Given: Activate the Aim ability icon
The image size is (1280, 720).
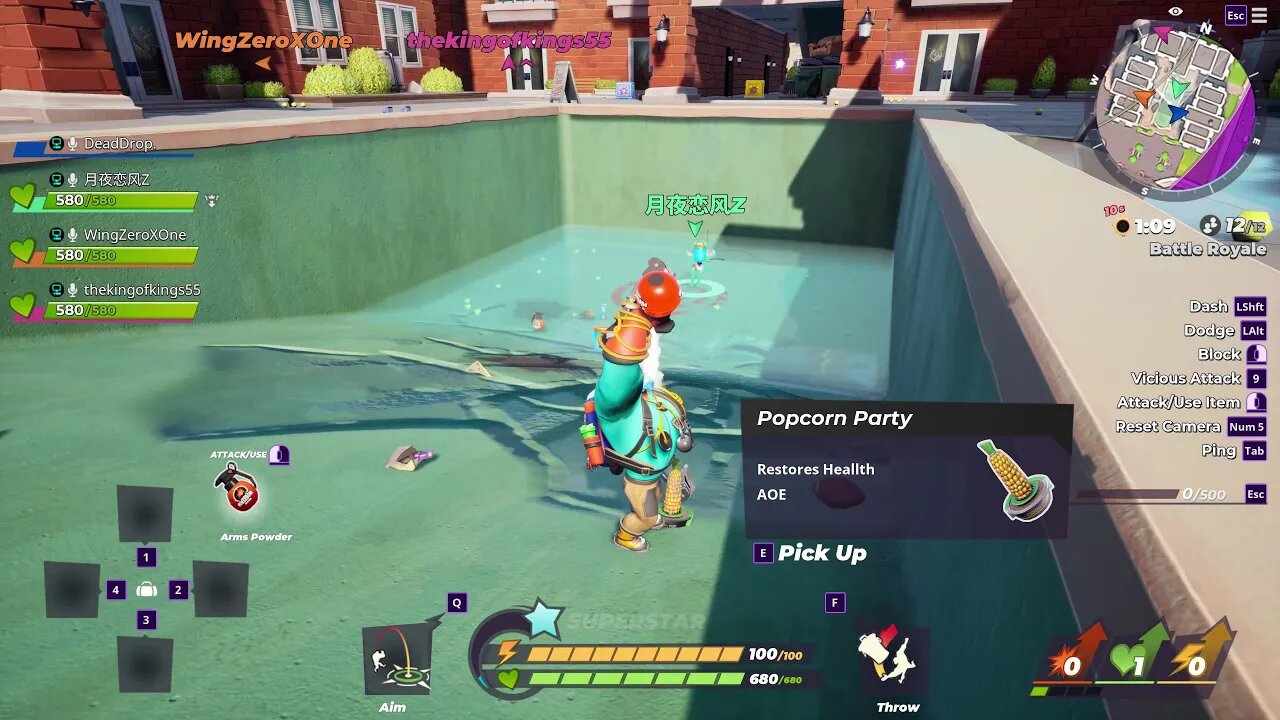Looking at the screenshot, I should tap(397, 659).
